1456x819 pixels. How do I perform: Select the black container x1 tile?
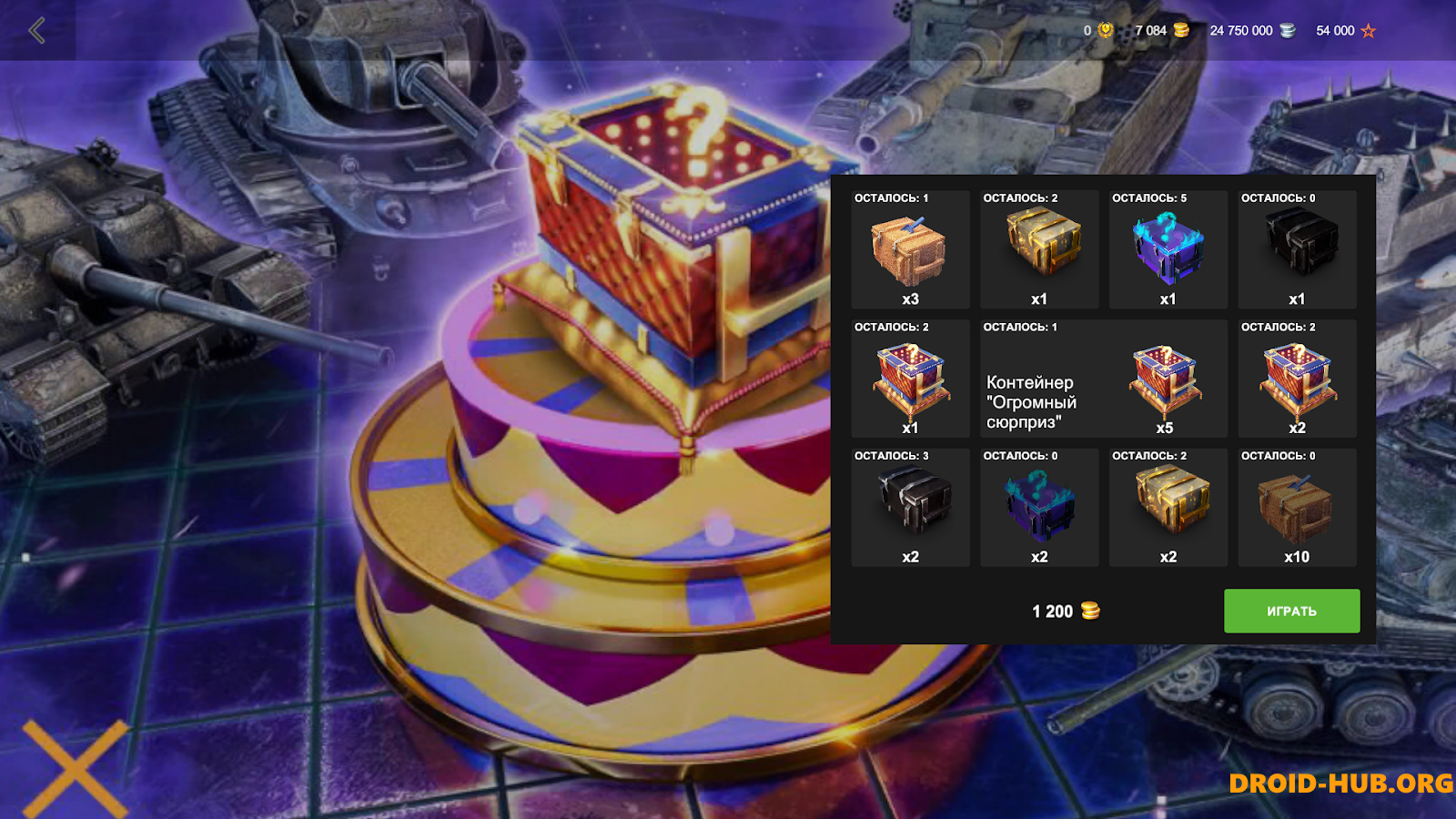click(x=1298, y=250)
